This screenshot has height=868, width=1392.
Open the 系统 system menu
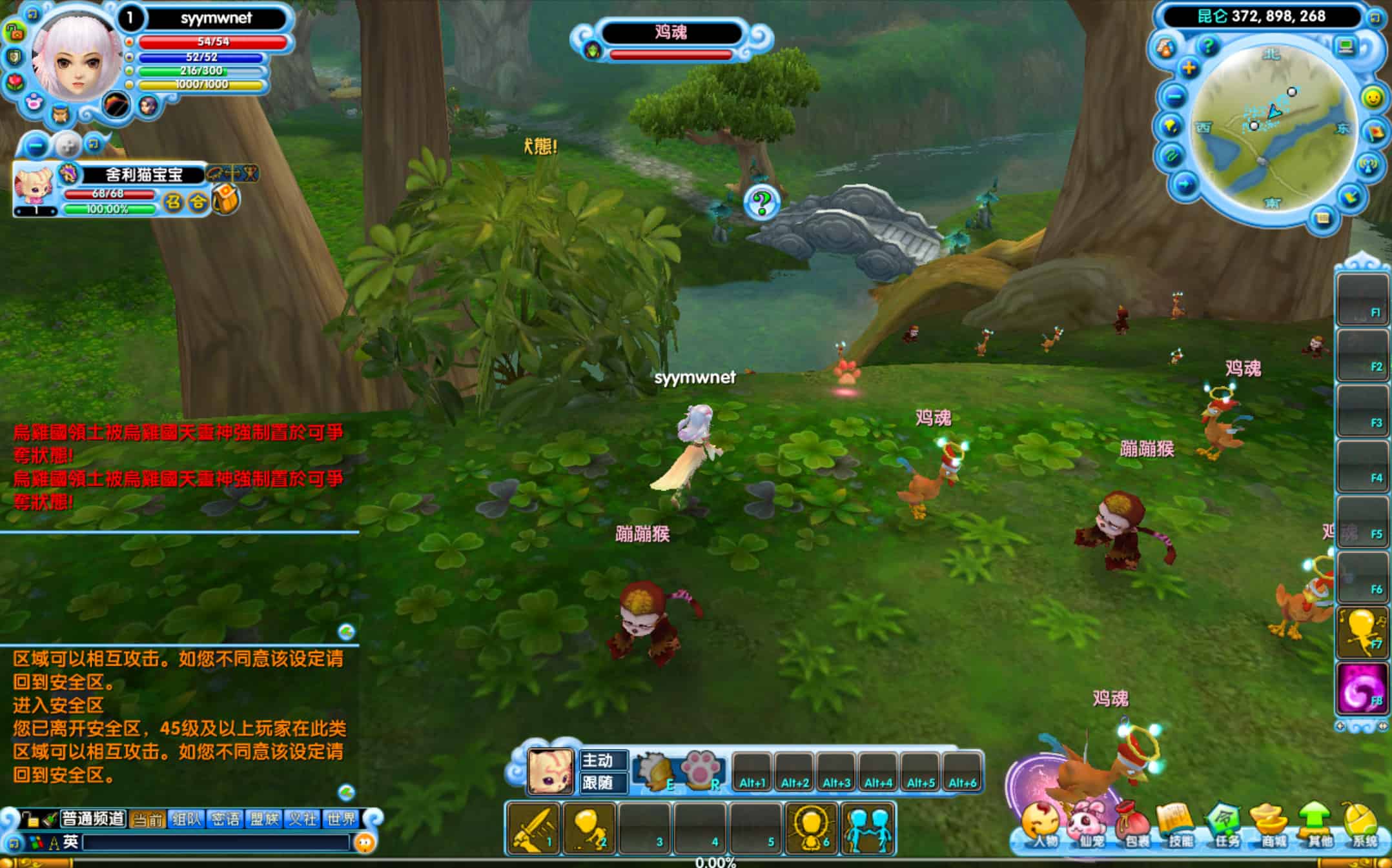[x=1362, y=826]
